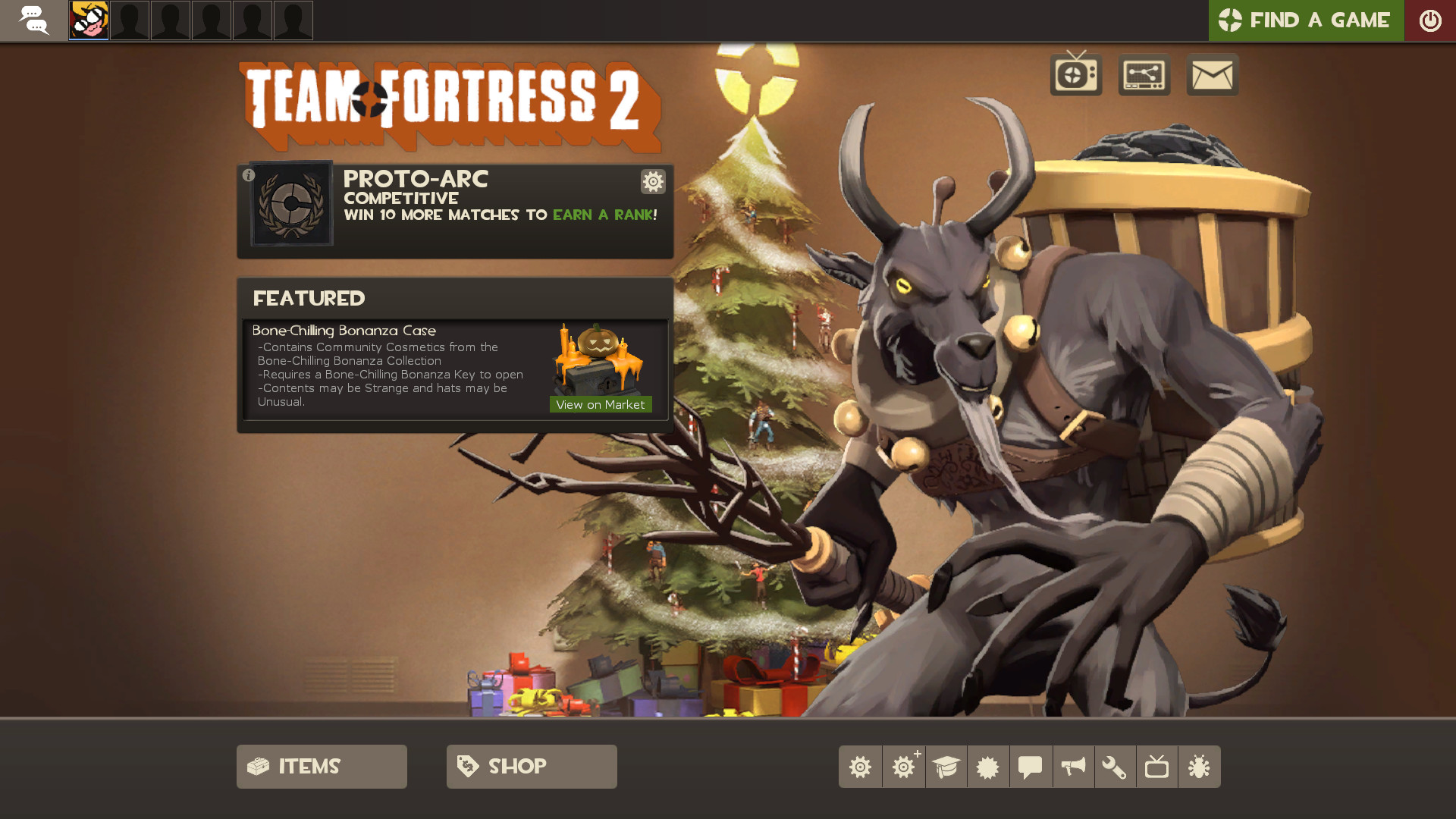The height and width of the screenshot is (819, 1456).
Task: Report a bug with the bug icon
Action: [x=1200, y=766]
